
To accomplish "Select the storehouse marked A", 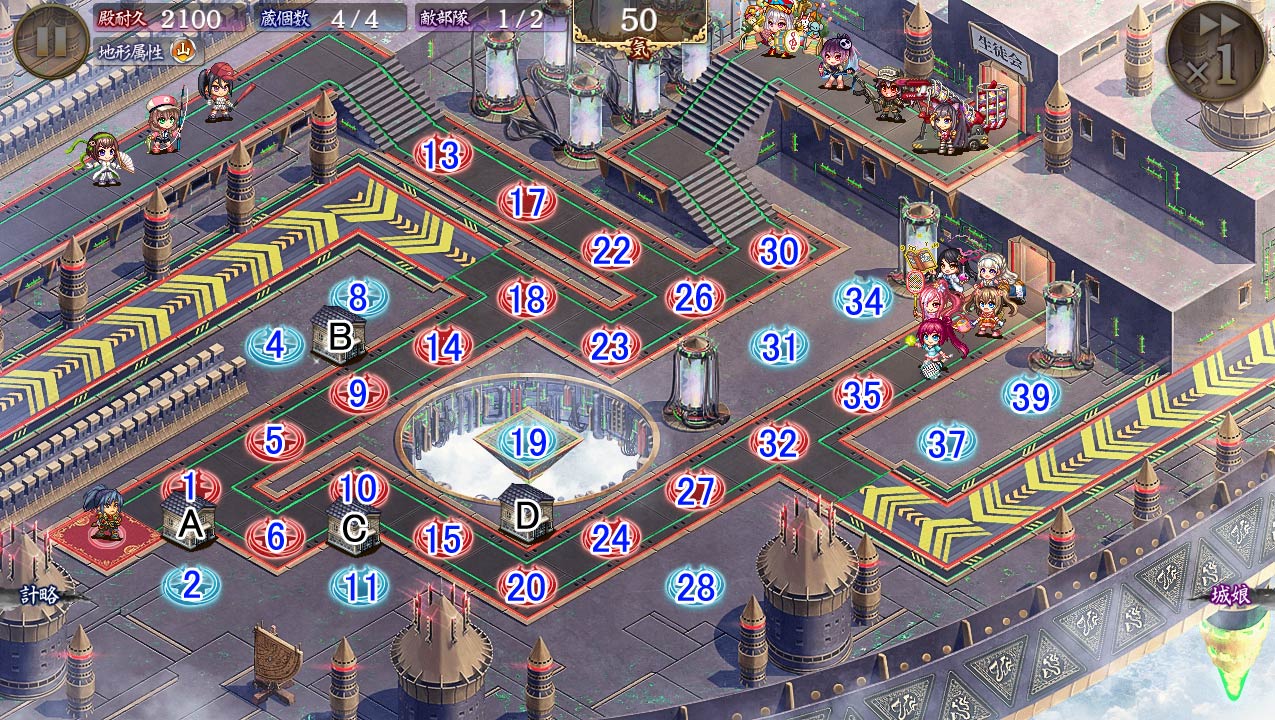I will [x=190, y=522].
